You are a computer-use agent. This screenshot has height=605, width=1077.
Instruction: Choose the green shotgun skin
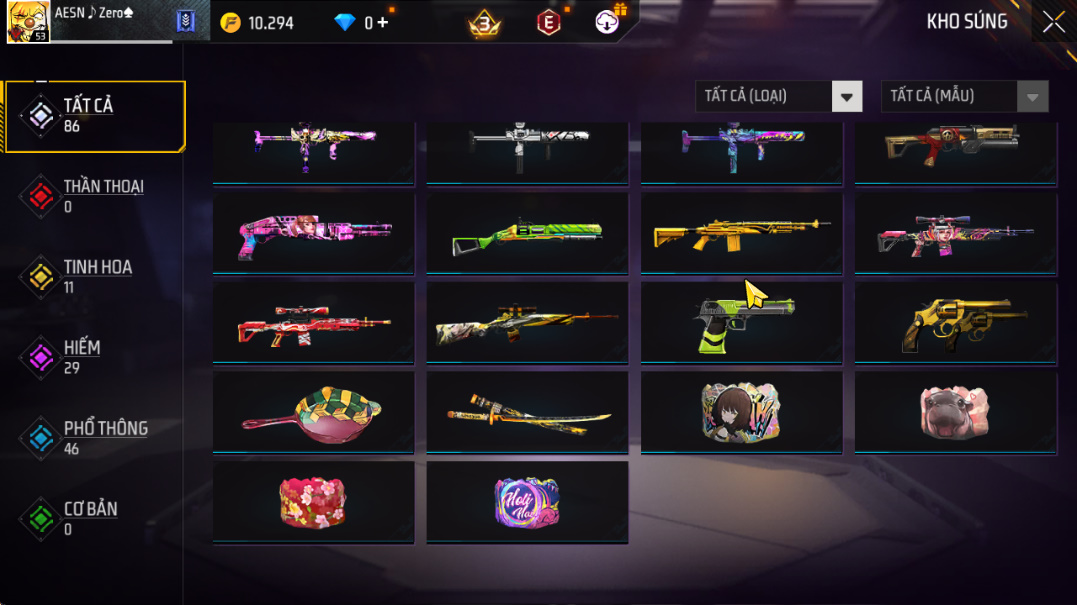527,234
